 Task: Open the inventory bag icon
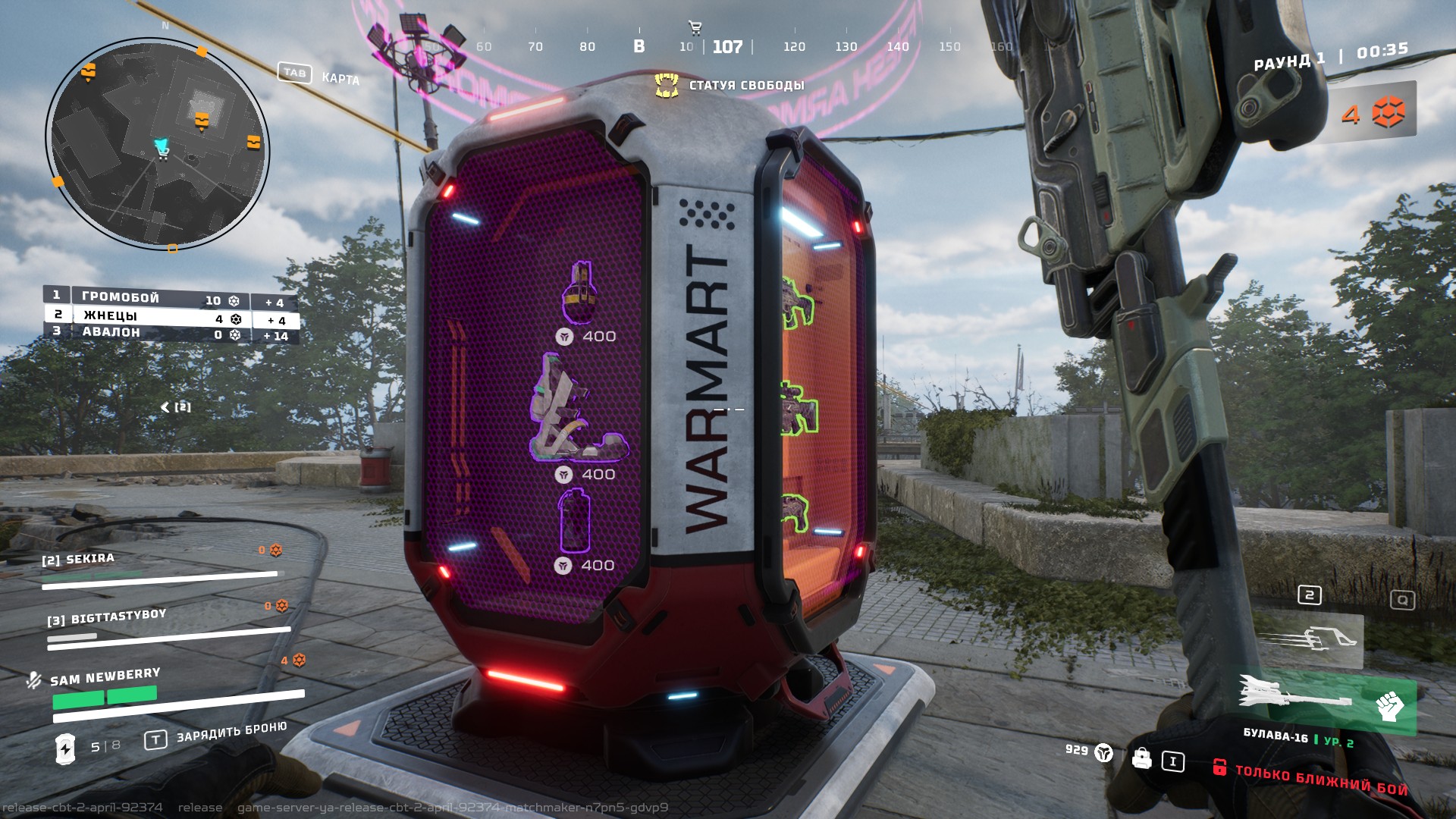tap(1141, 758)
